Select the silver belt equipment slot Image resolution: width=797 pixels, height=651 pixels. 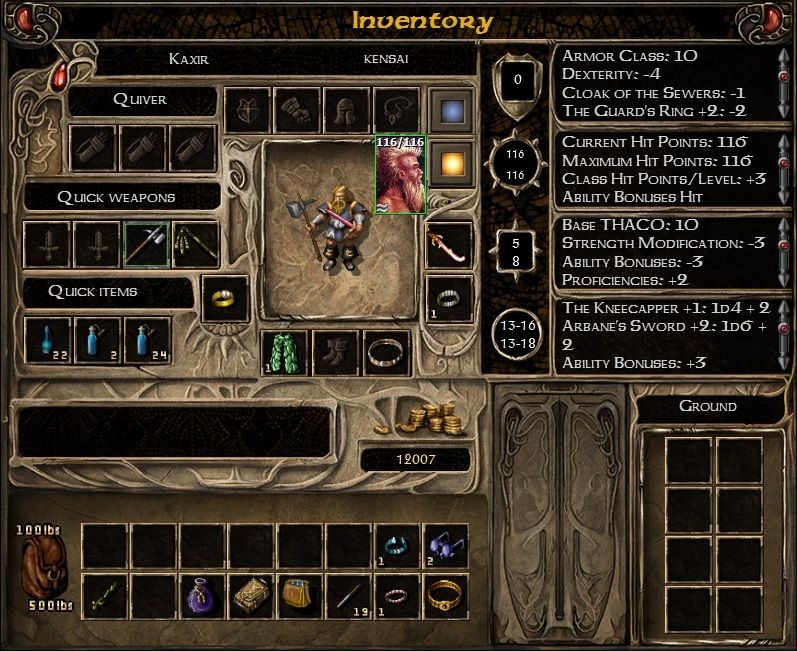[386, 353]
